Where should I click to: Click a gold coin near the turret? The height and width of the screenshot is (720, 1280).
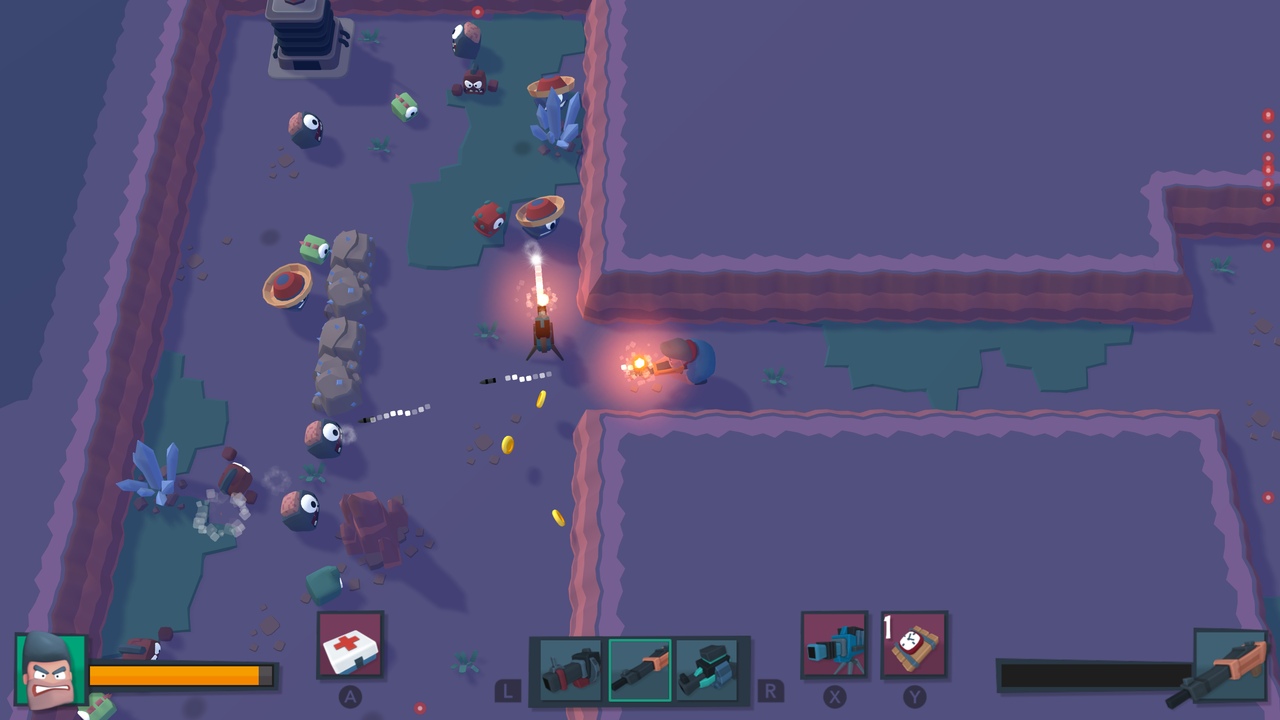[542, 398]
